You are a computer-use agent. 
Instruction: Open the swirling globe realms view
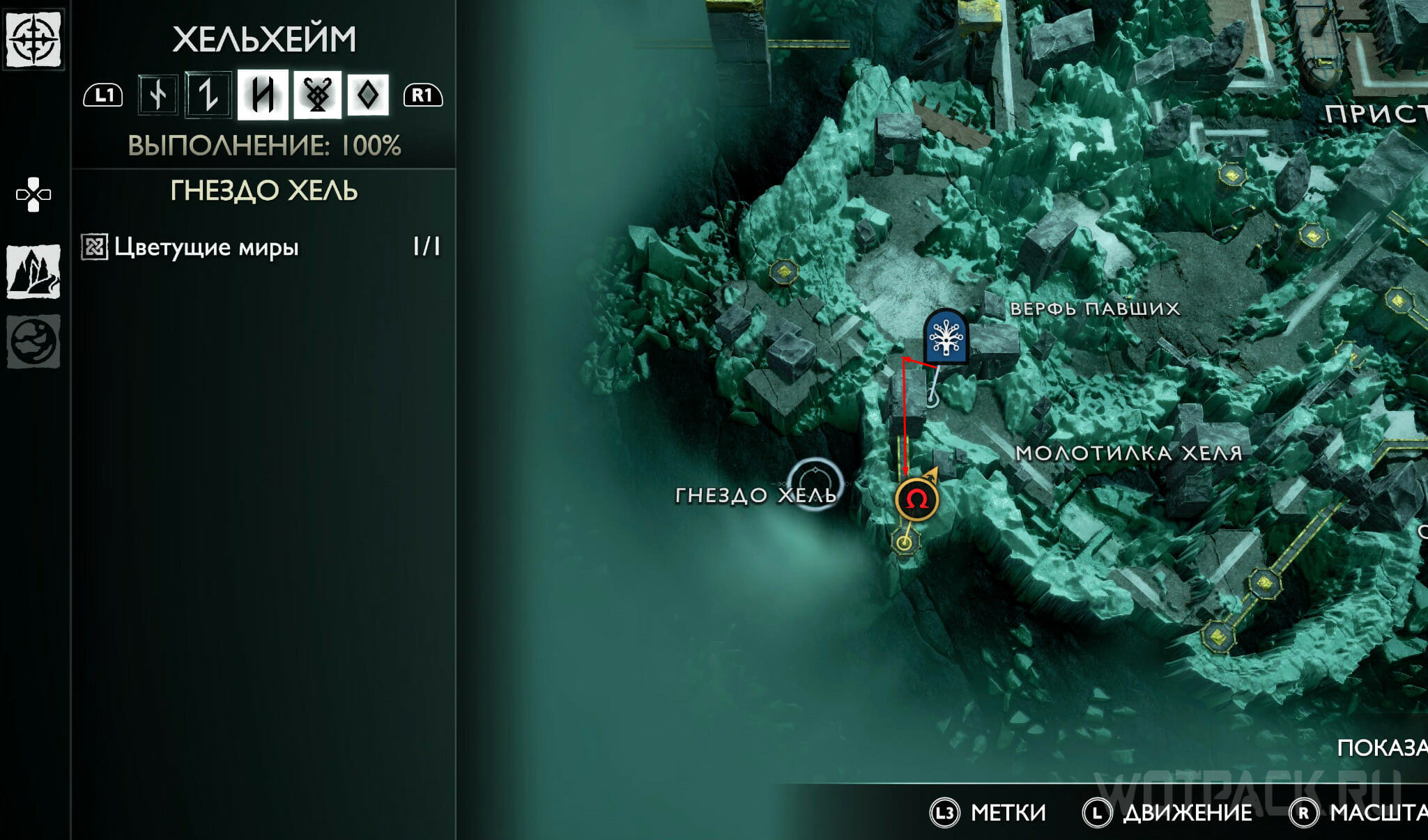[x=33, y=341]
